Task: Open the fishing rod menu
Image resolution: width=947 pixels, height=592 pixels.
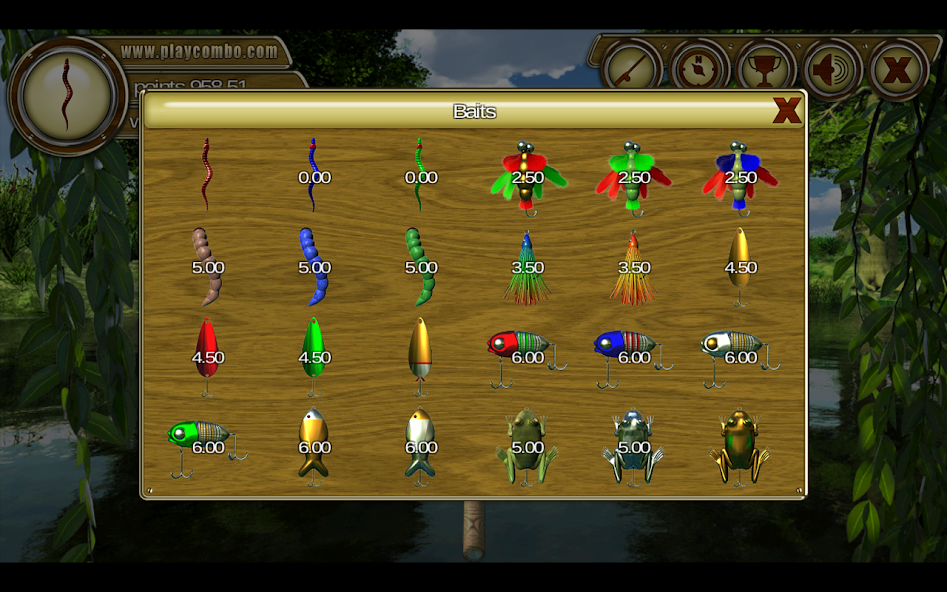Action: (632, 69)
